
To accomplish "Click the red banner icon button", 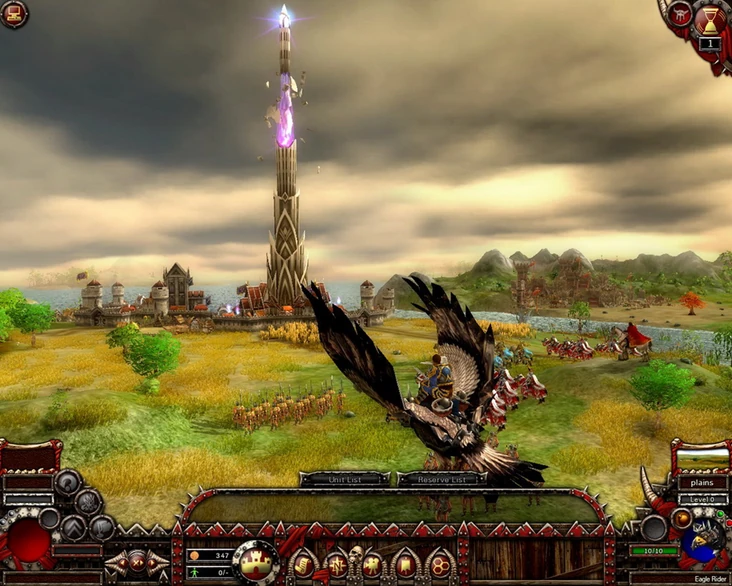I will 404,566.
